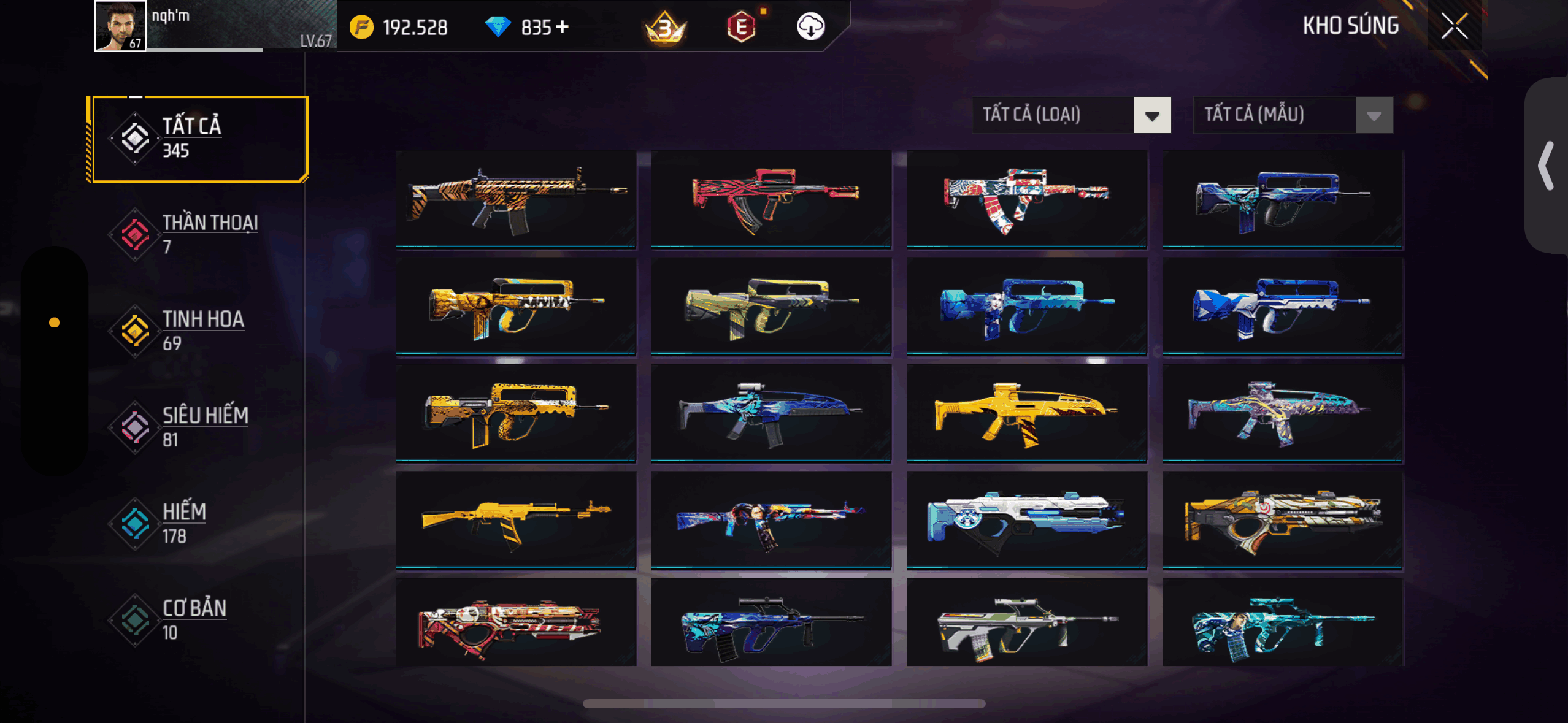Select the Tất Cả category tab
This screenshot has height=723, width=1568.
(198, 139)
